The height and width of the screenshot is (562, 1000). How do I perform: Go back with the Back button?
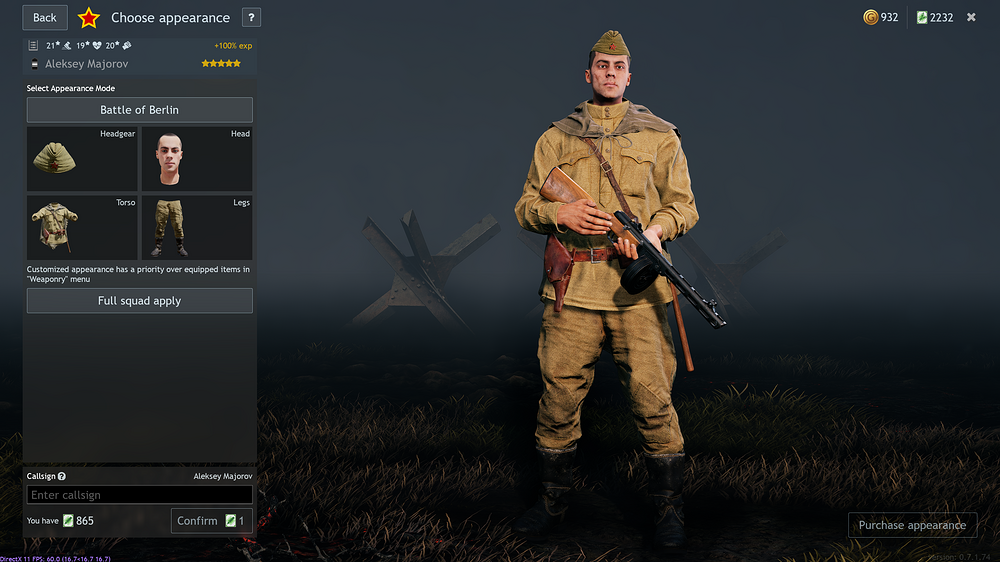point(45,17)
